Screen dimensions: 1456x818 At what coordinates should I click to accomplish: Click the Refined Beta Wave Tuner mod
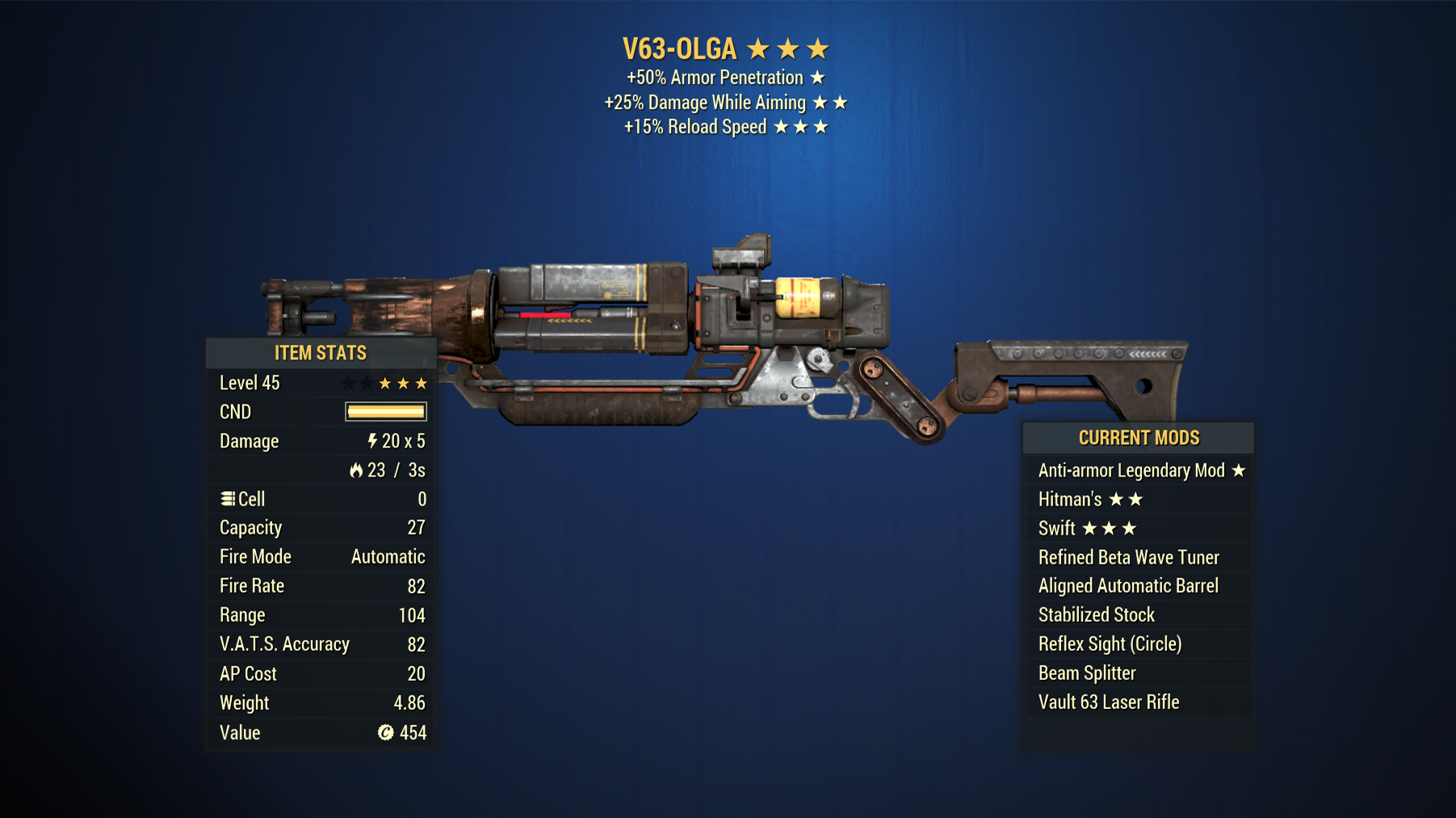point(1128,557)
